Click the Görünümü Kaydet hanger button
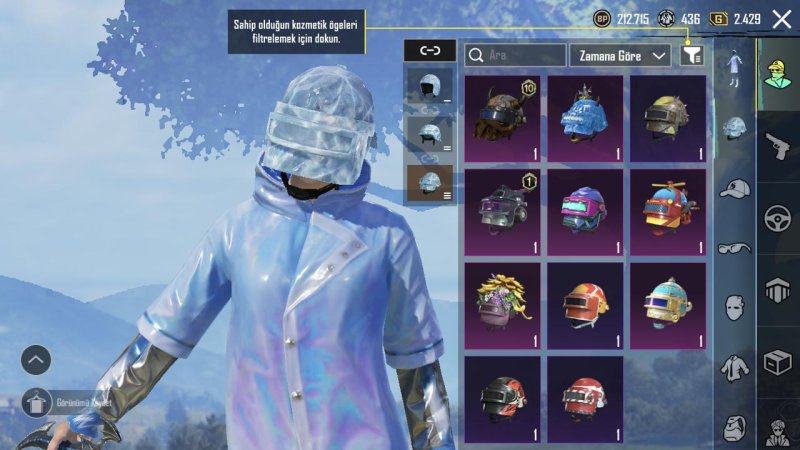 coord(36,402)
